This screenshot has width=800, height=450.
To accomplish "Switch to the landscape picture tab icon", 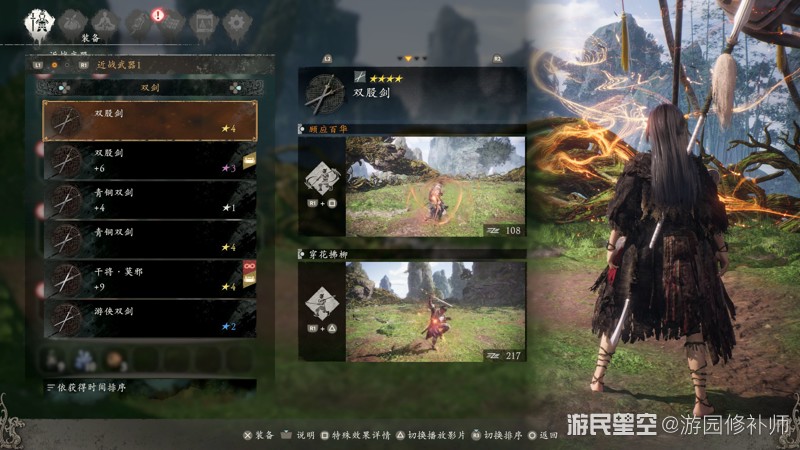I will (202, 20).
